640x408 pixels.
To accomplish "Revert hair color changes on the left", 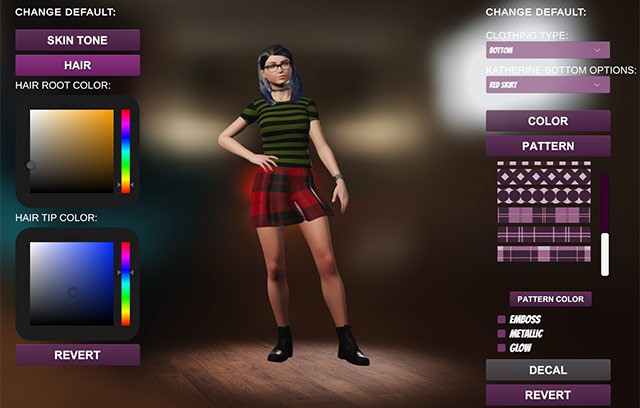I will (x=77, y=355).
